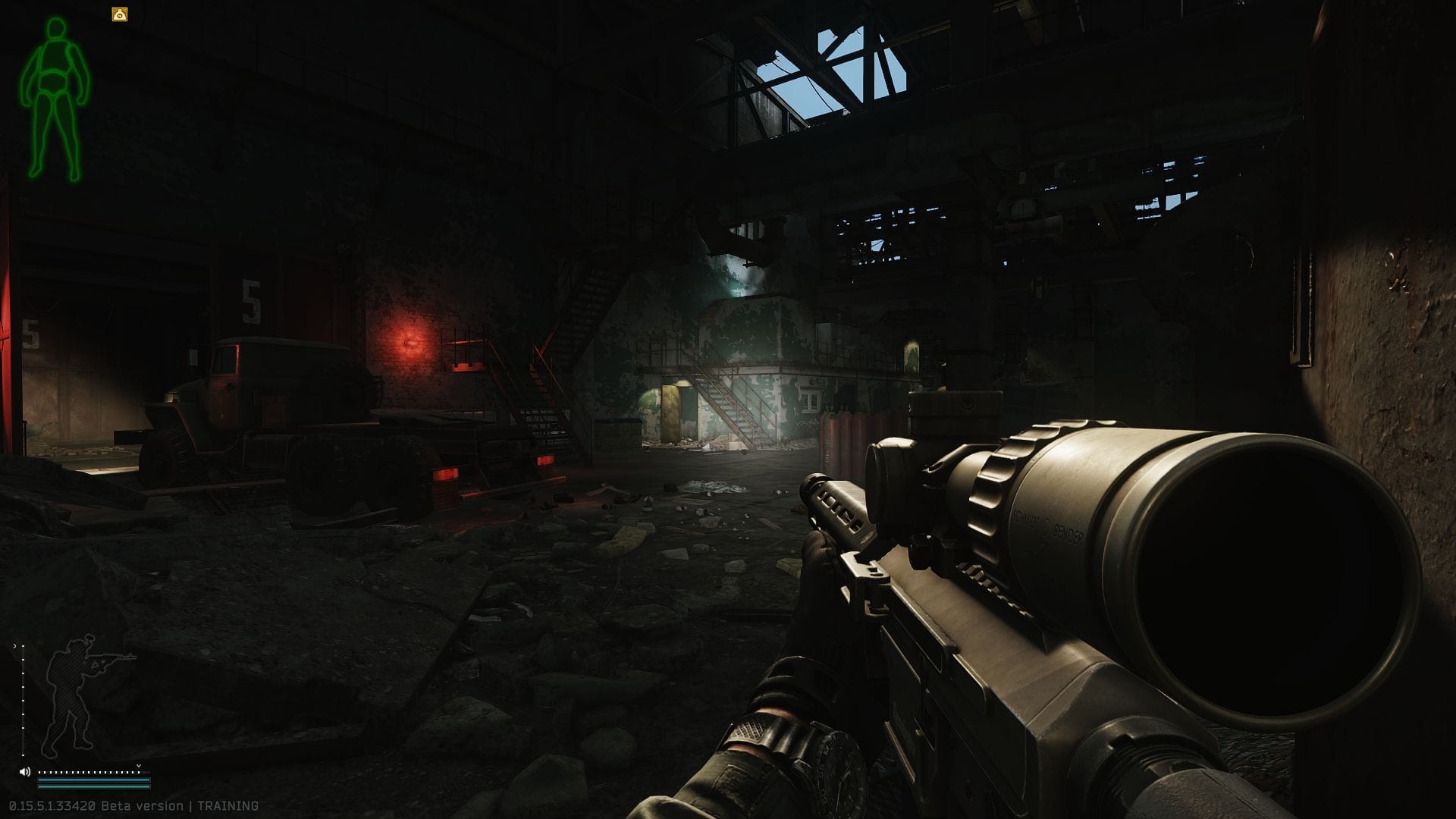The width and height of the screenshot is (1456, 819).
Task: Click the green body health silhouette
Action: click(x=55, y=99)
